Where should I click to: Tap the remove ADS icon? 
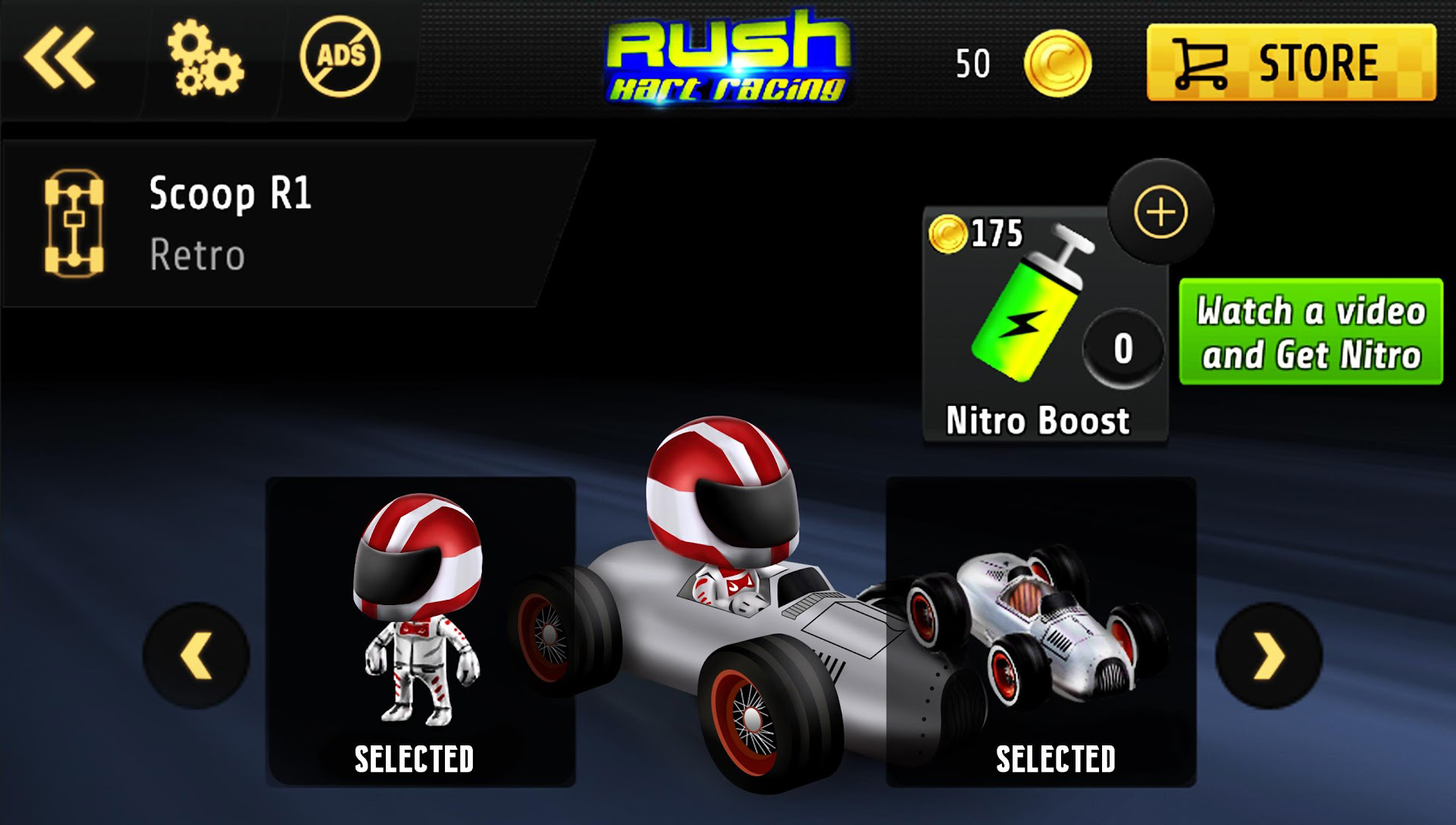[343, 57]
